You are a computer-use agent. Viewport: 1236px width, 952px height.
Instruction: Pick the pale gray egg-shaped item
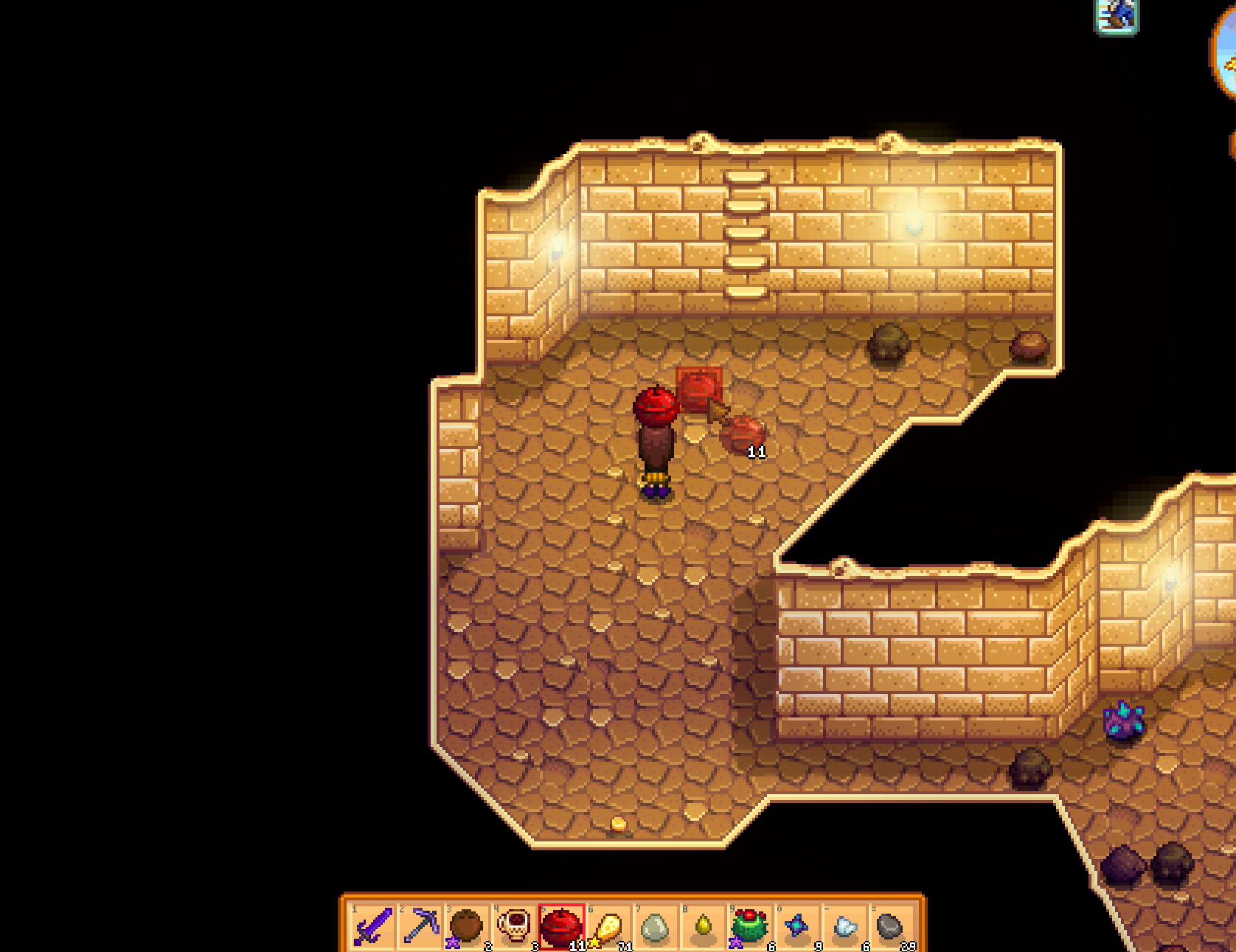(656, 925)
